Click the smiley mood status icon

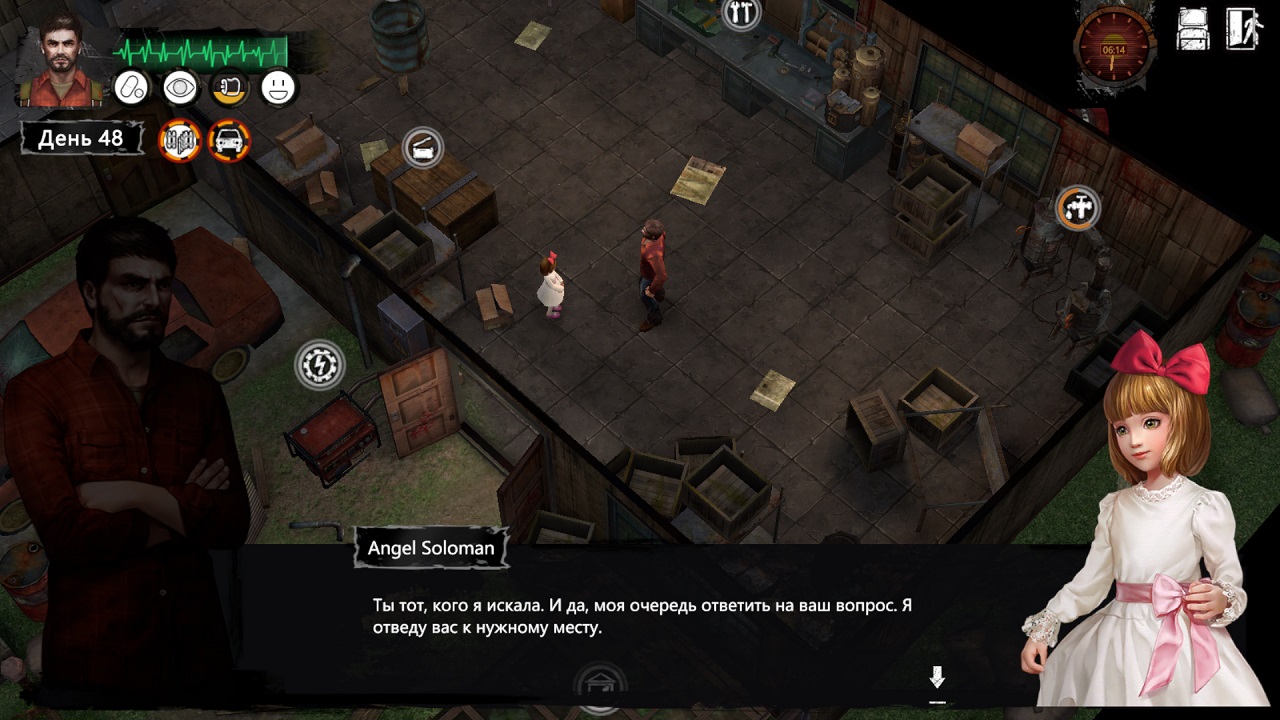click(278, 88)
